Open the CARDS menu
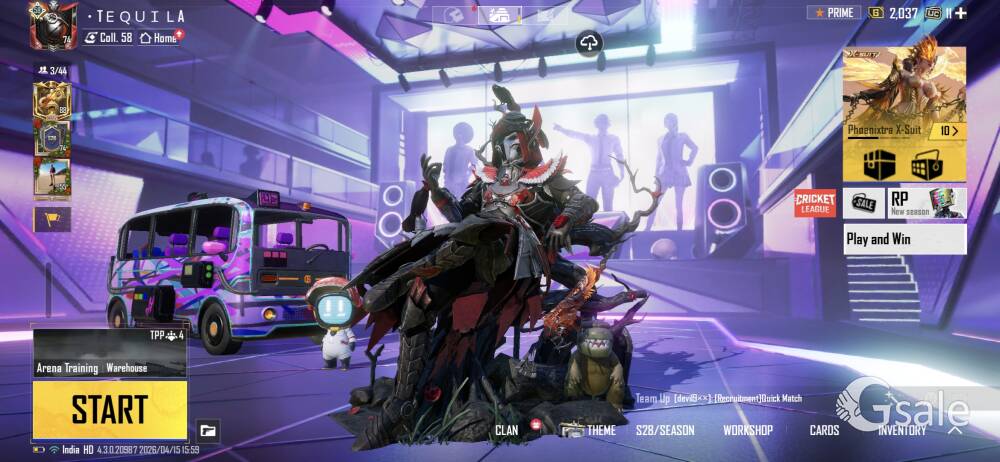This screenshot has width=1000, height=462. point(824,430)
